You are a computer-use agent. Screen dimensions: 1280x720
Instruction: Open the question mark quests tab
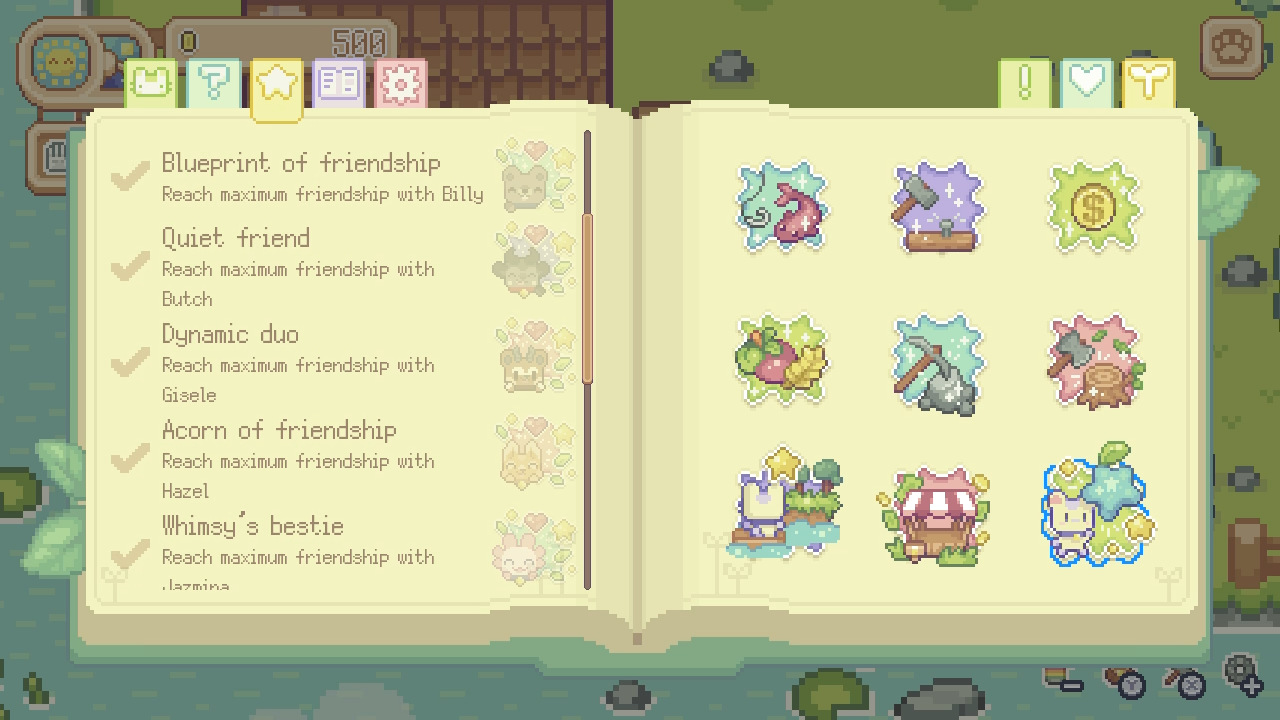[212, 81]
